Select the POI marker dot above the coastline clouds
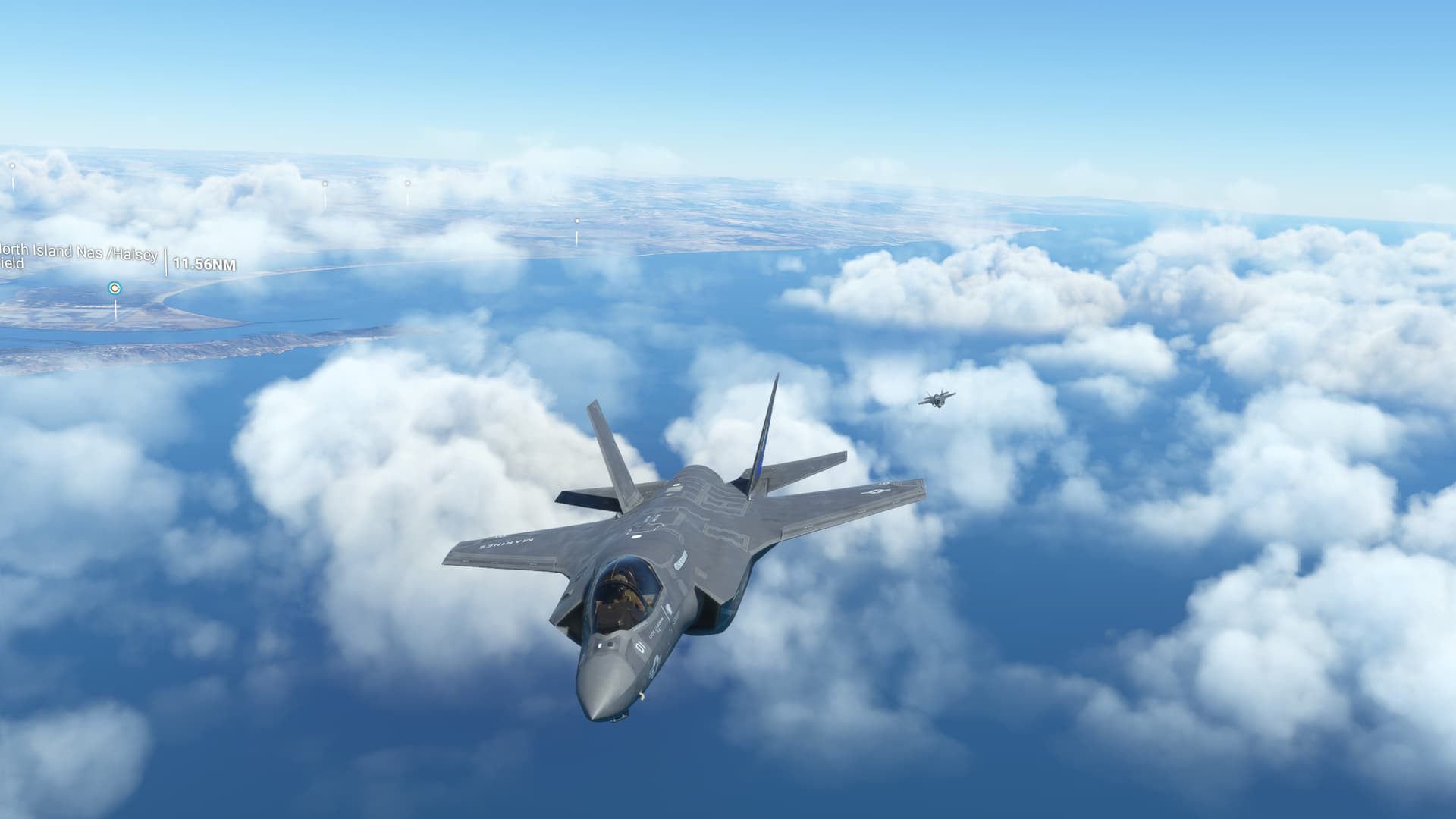1456x819 pixels. [x=325, y=183]
